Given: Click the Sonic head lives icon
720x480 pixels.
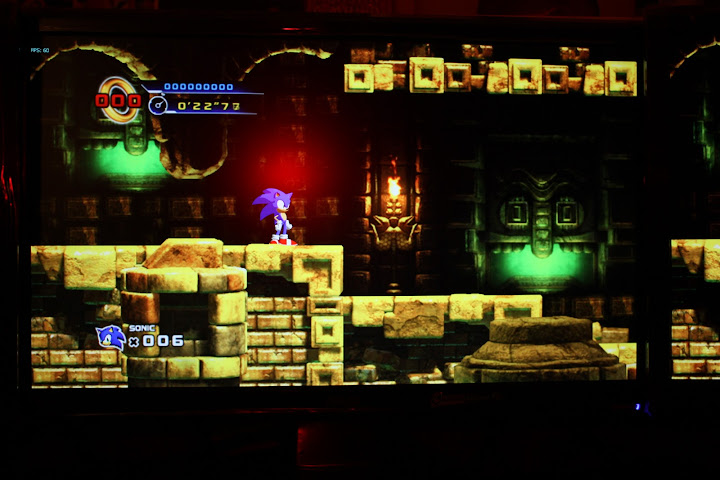Looking at the screenshot, I should pyautogui.click(x=110, y=338).
